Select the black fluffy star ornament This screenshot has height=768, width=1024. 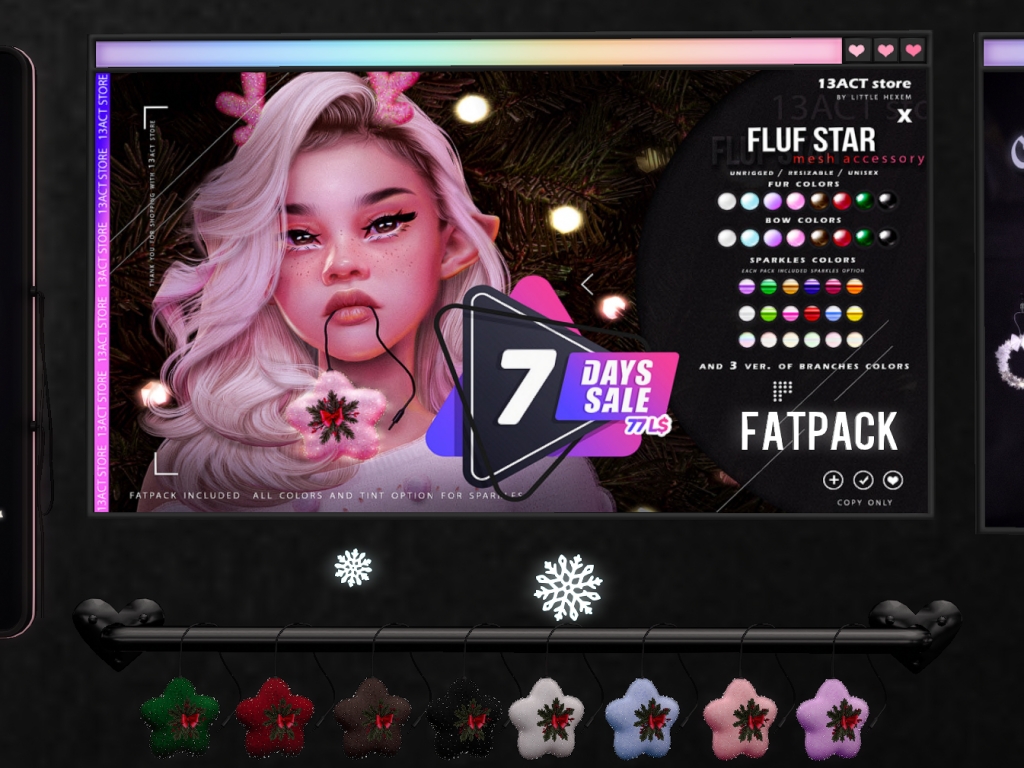coord(467,717)
